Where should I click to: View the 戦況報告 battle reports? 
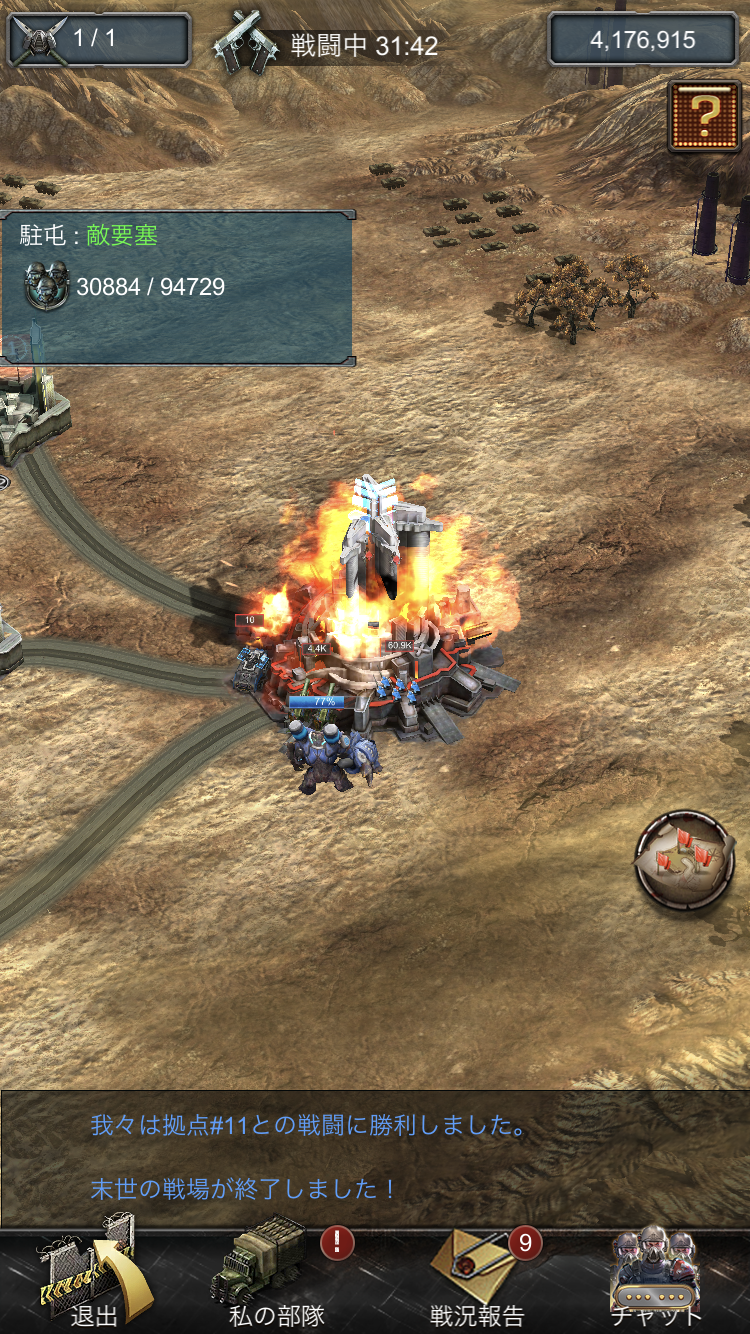click(478, 1280)
